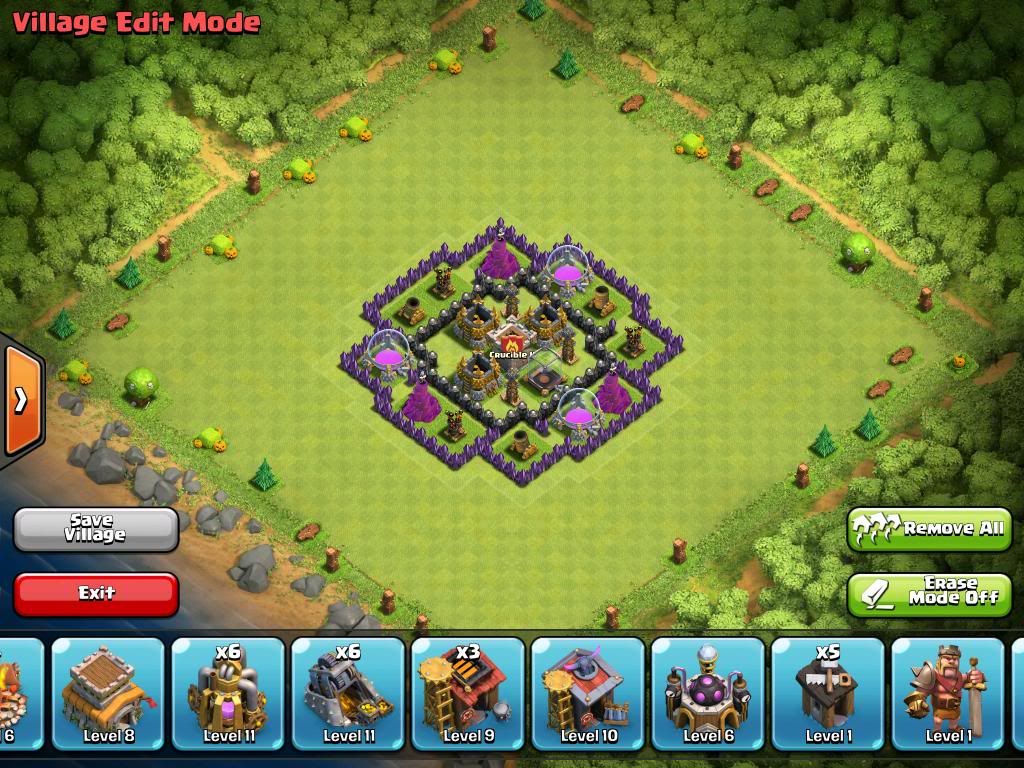Toggle Erase Mode on
The height and width of the screenshot is (768, 1024).
(929, 593)
